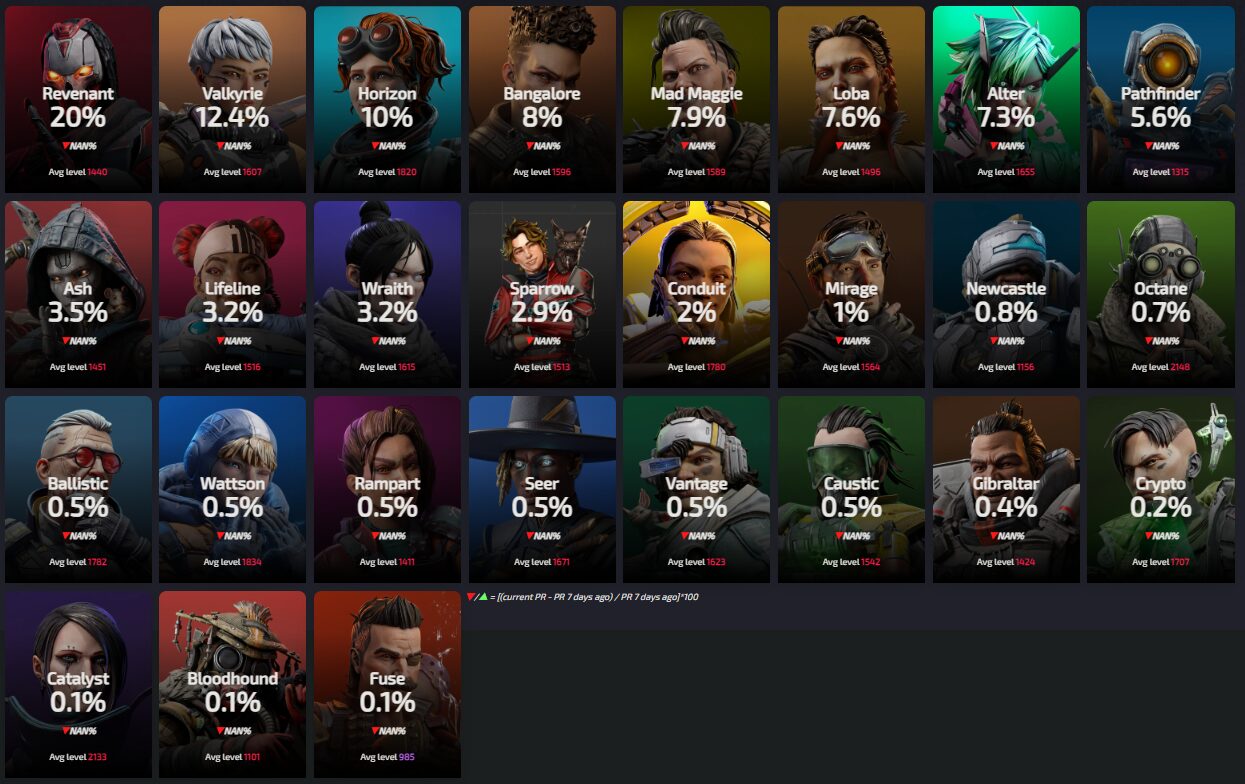Select the Caustic legend tile
Viewport: 1245px width, 784px height.
coord(851,490)
